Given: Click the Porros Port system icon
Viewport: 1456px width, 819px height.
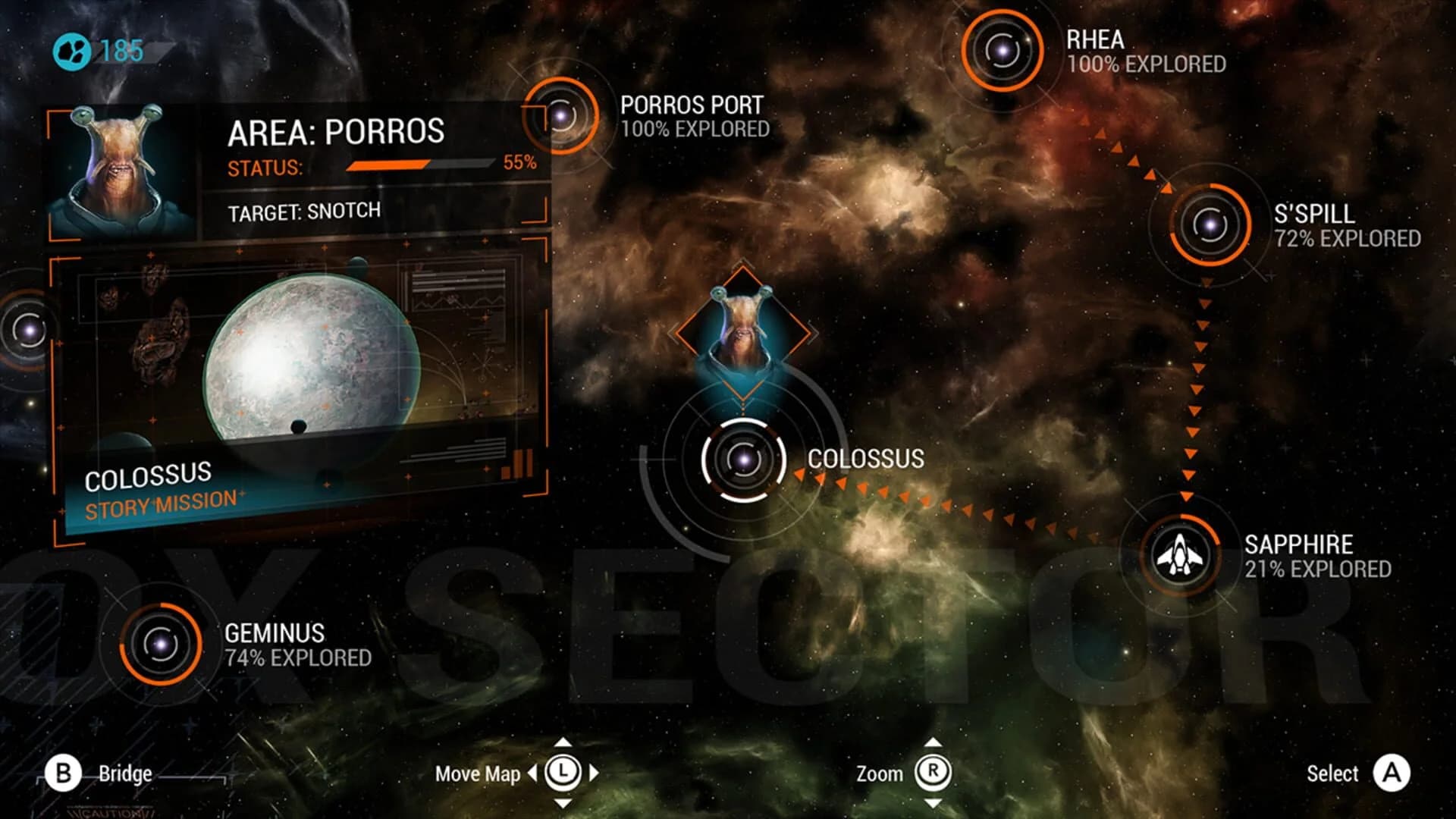Looking at the screenshot, I should [562, 116].
